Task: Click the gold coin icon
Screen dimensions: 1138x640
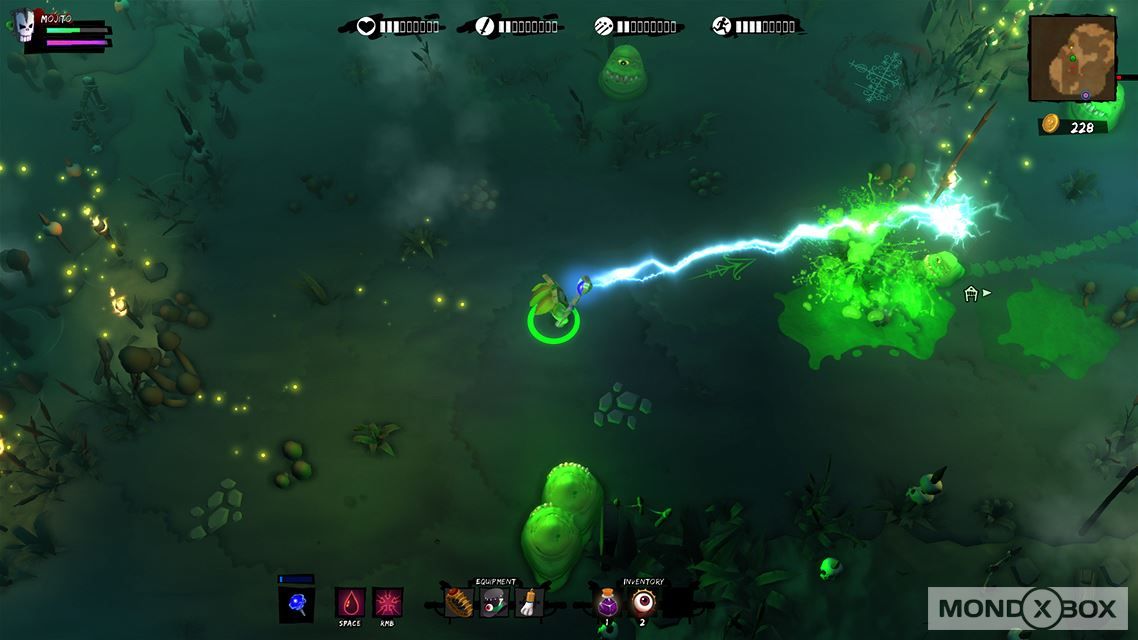Action: point(1050,124)
